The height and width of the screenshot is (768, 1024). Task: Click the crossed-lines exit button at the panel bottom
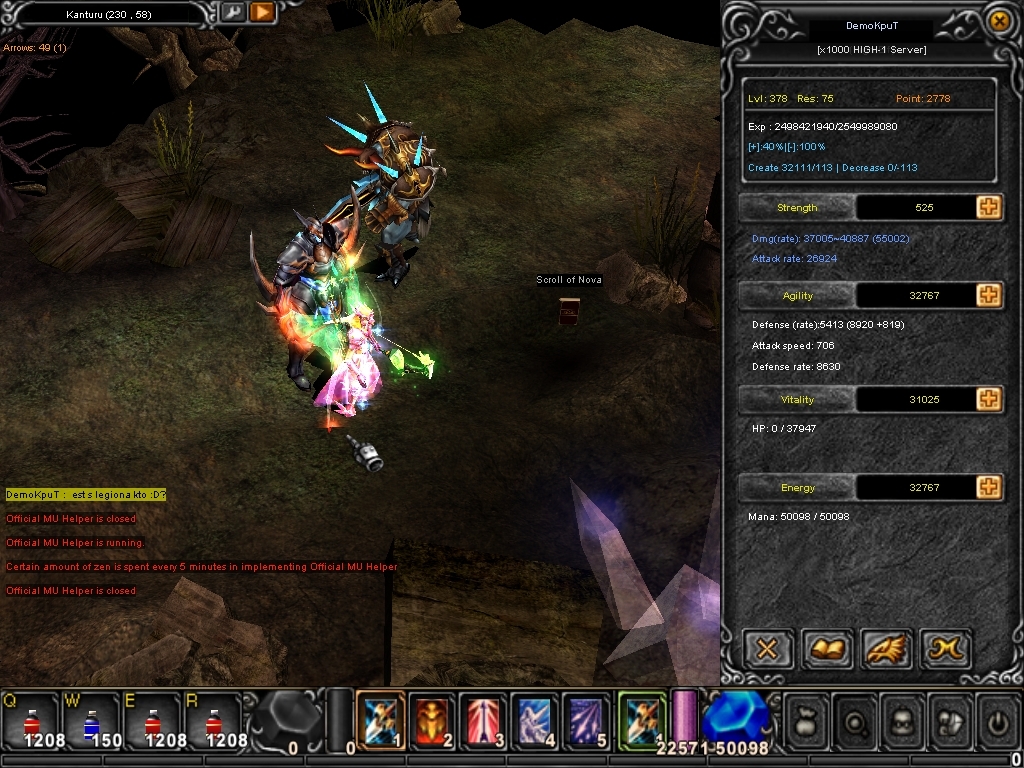coord(767,650)
